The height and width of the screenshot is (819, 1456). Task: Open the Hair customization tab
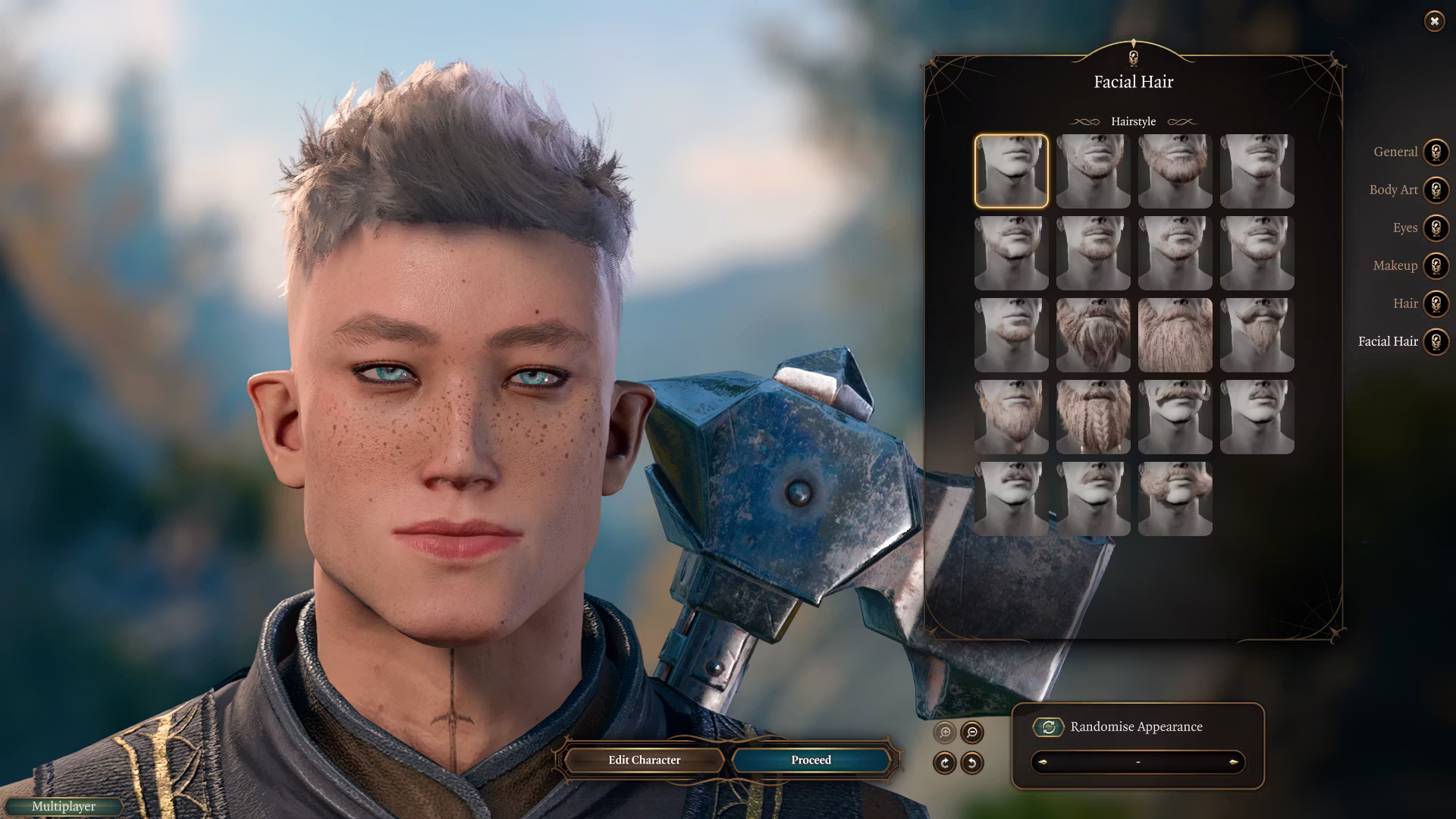tap(1406, 304)
